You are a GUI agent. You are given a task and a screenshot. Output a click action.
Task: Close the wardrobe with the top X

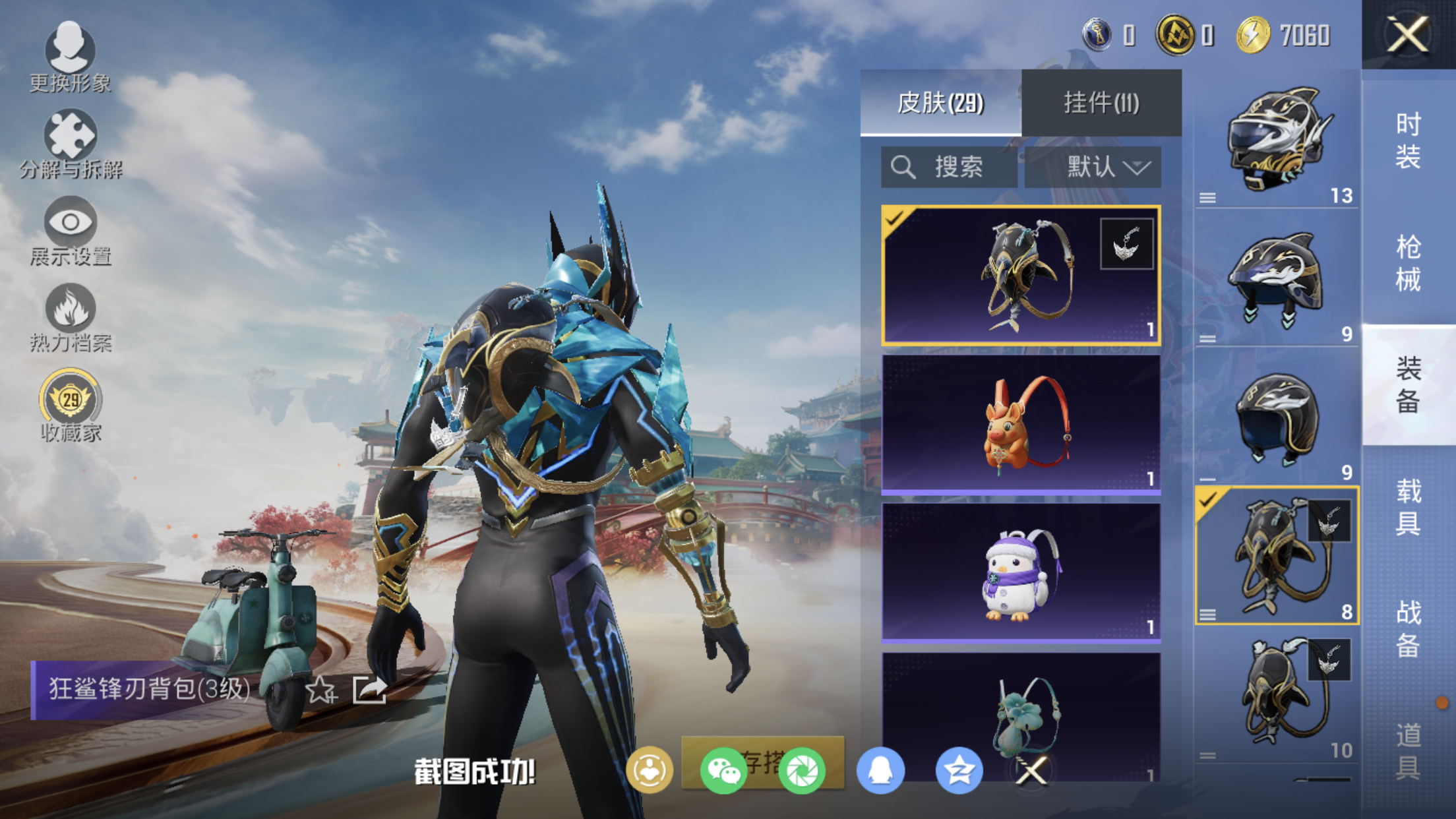[x=1408, y=34]
